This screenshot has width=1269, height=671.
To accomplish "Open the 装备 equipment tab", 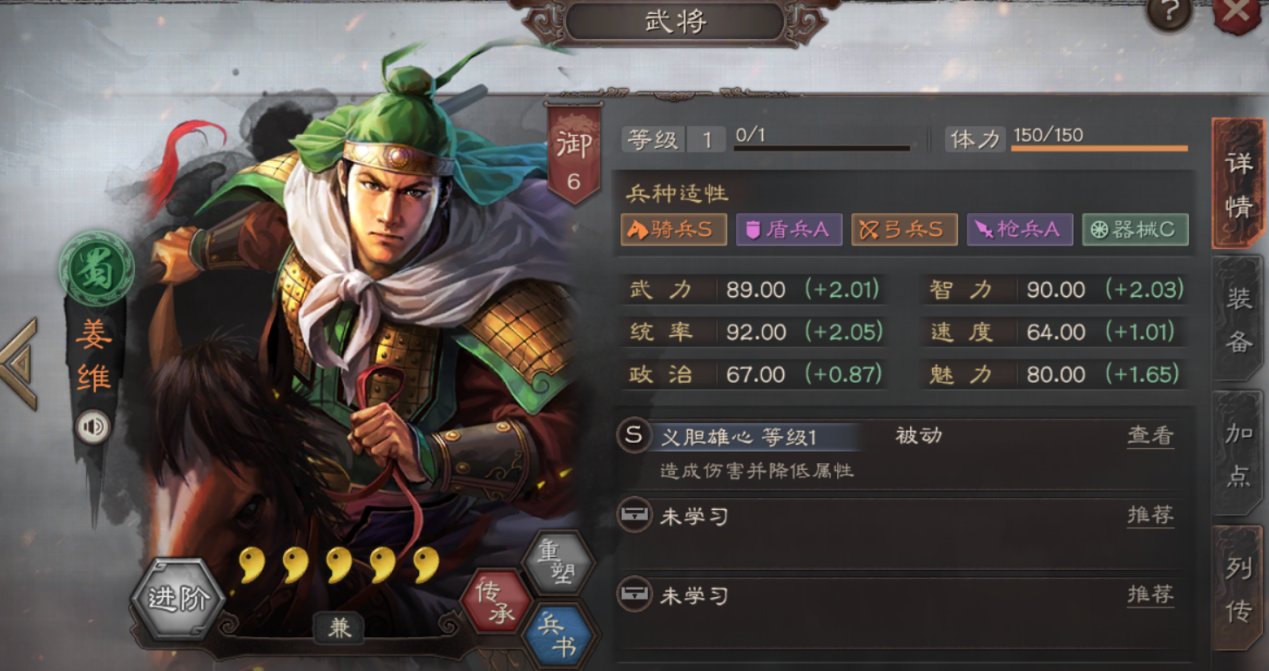I will [x=1238, y=318].
